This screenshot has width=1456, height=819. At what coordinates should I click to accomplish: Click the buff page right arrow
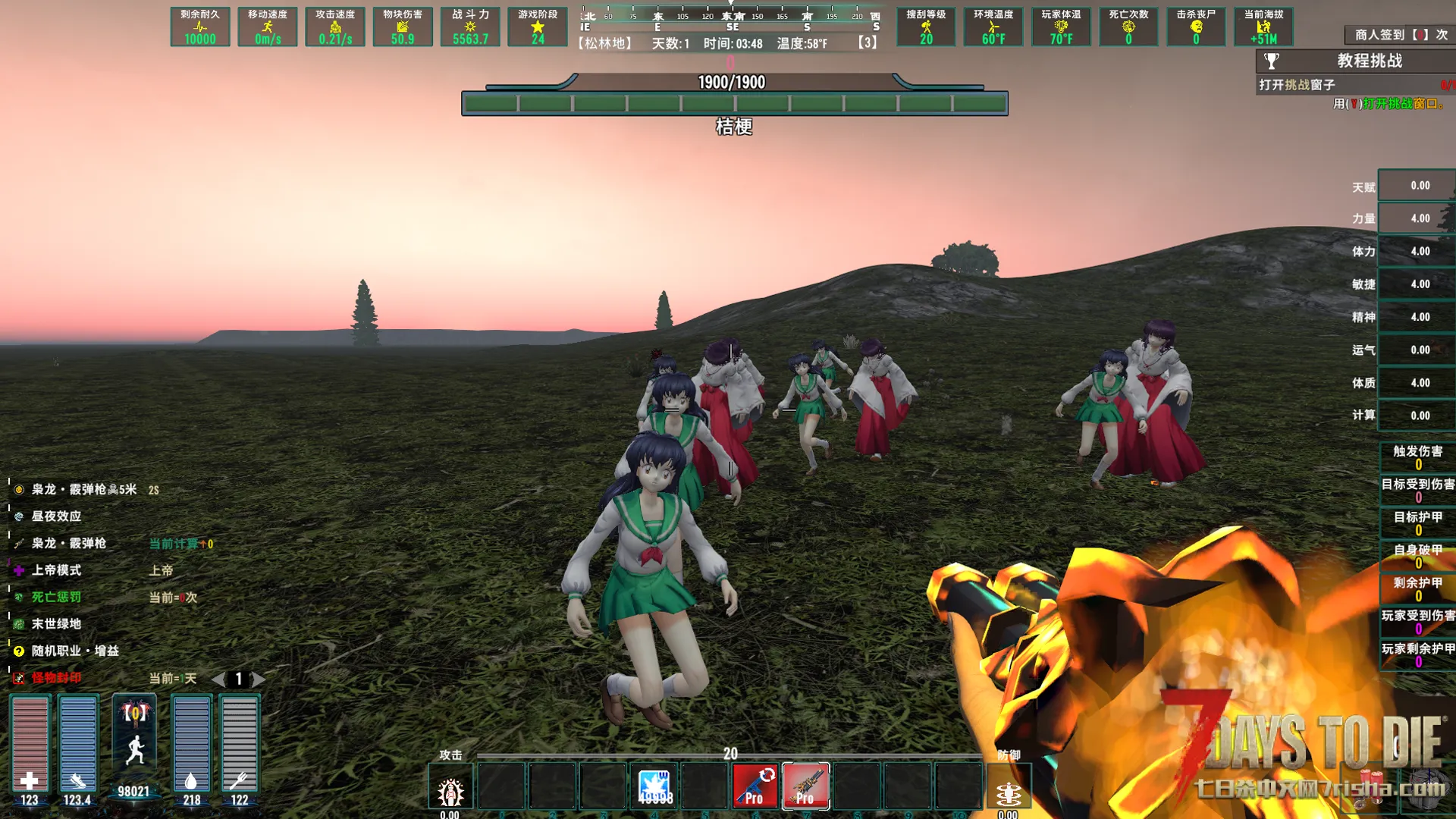(259, 679)
